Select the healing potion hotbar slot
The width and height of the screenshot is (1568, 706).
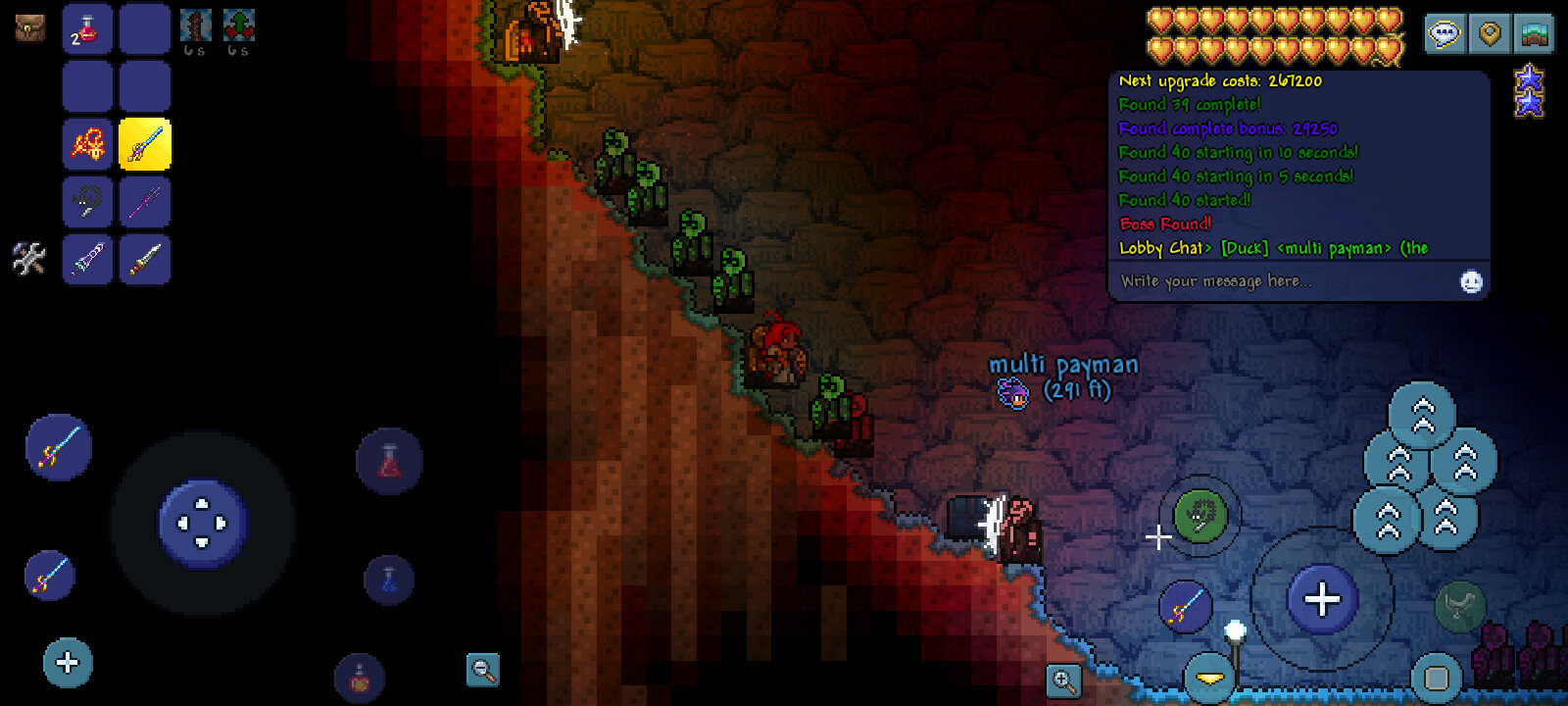pos(87,29)
